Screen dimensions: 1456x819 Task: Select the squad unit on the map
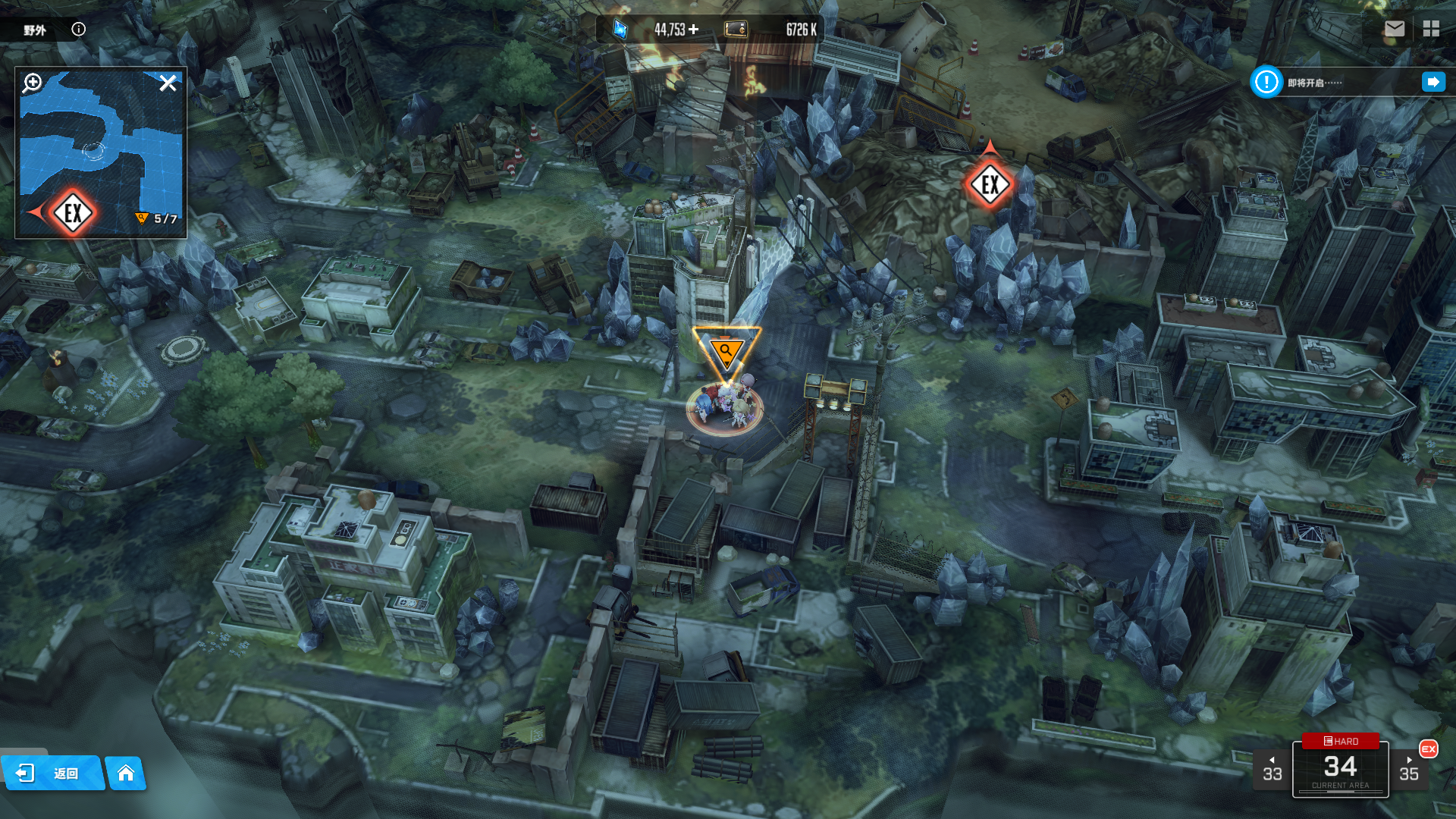pyautogui.click(x=725, y=407)
